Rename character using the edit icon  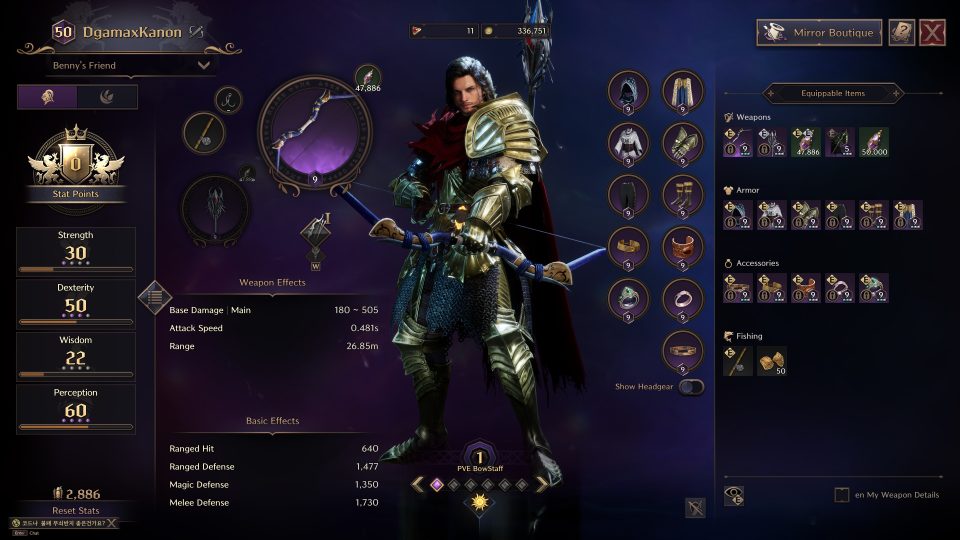coord(197,32)
